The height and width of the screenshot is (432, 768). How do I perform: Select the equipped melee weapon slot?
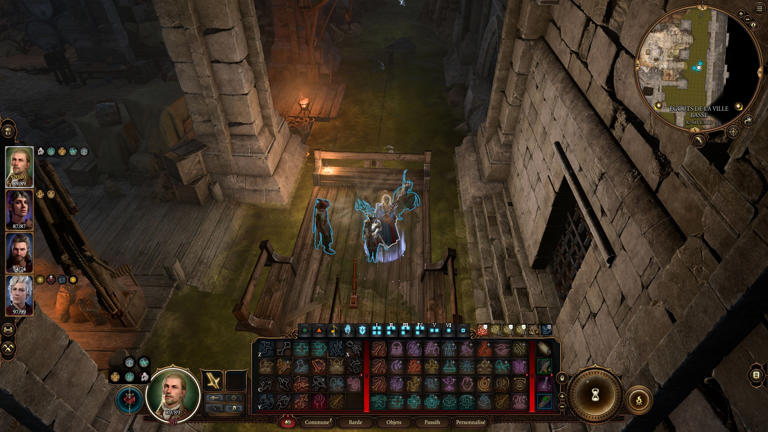pos(213,380)
